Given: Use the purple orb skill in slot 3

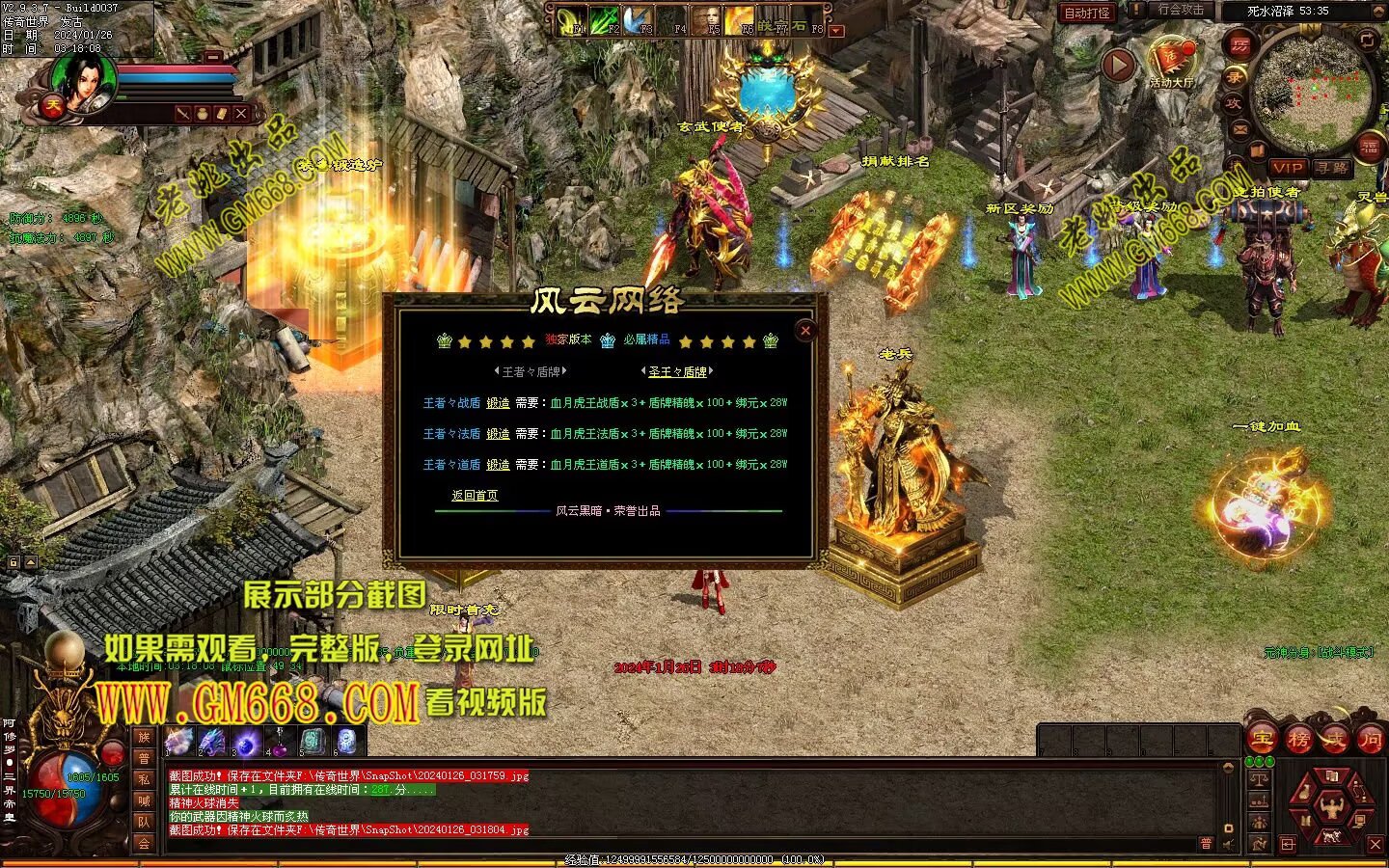Looking at the screenshot, I should click(x=245, y=741).
